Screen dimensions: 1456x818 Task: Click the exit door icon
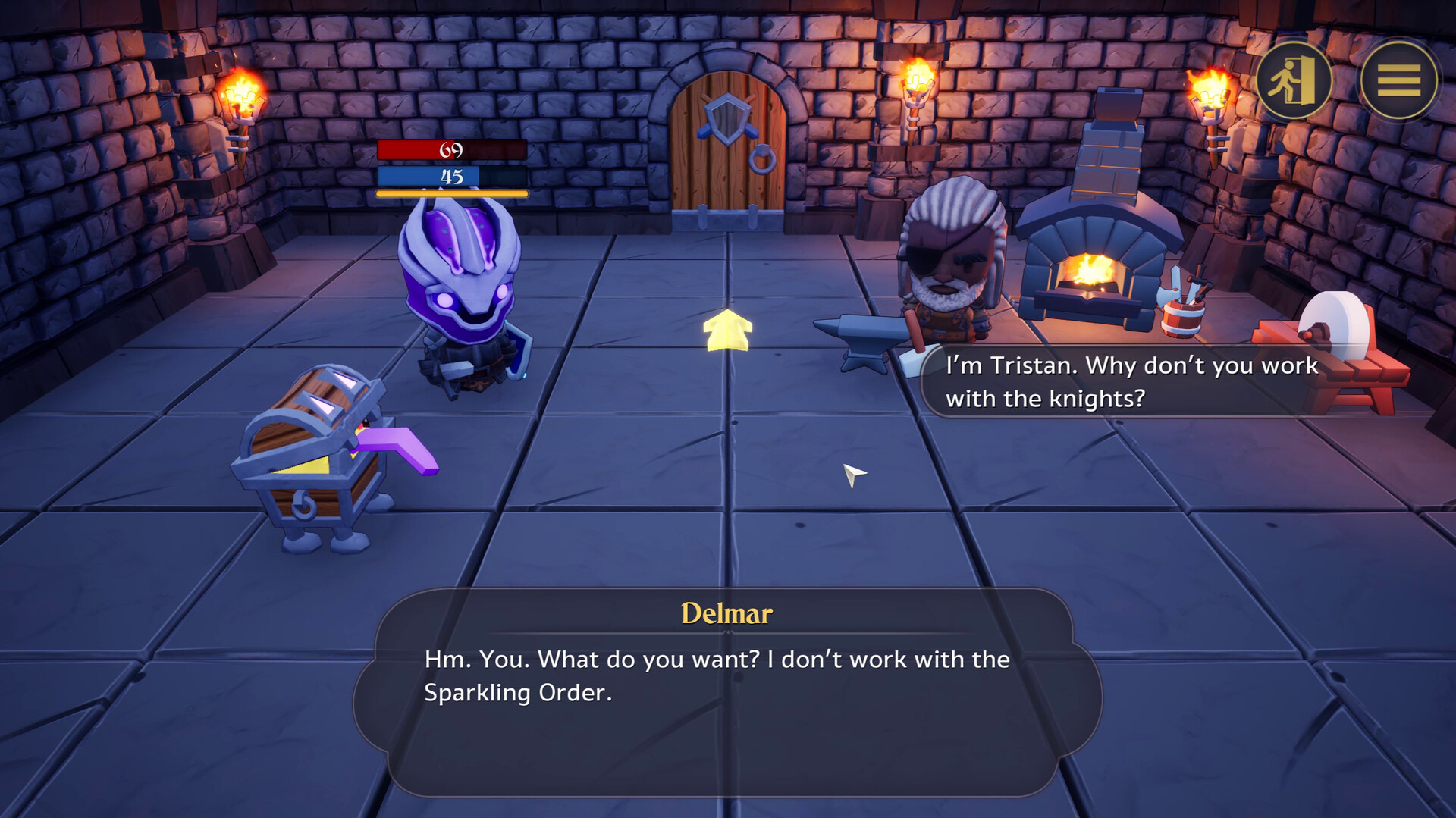click(1292, 82)
